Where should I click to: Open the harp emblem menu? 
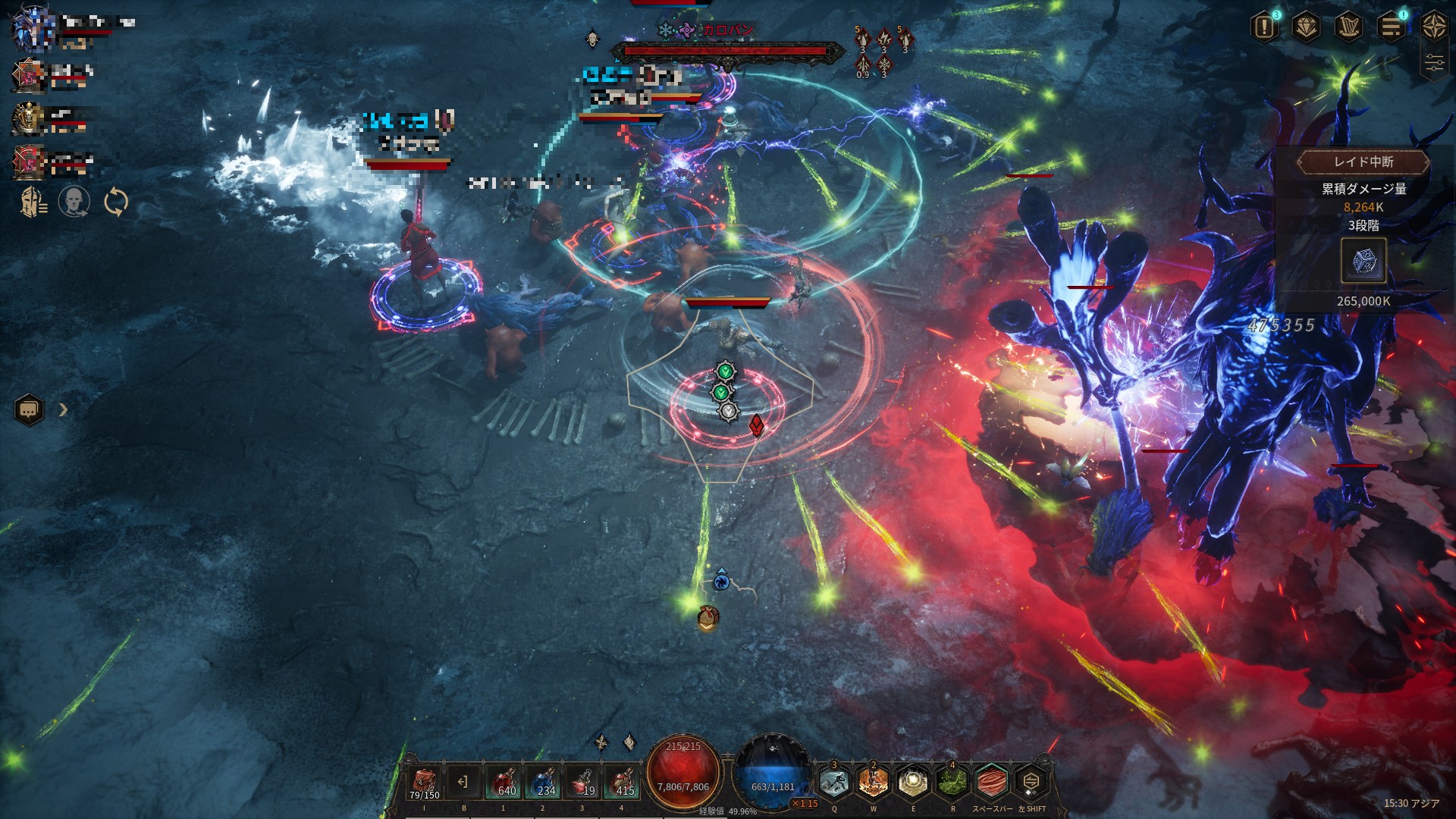pyautogui.click(x=1349, y=28)
